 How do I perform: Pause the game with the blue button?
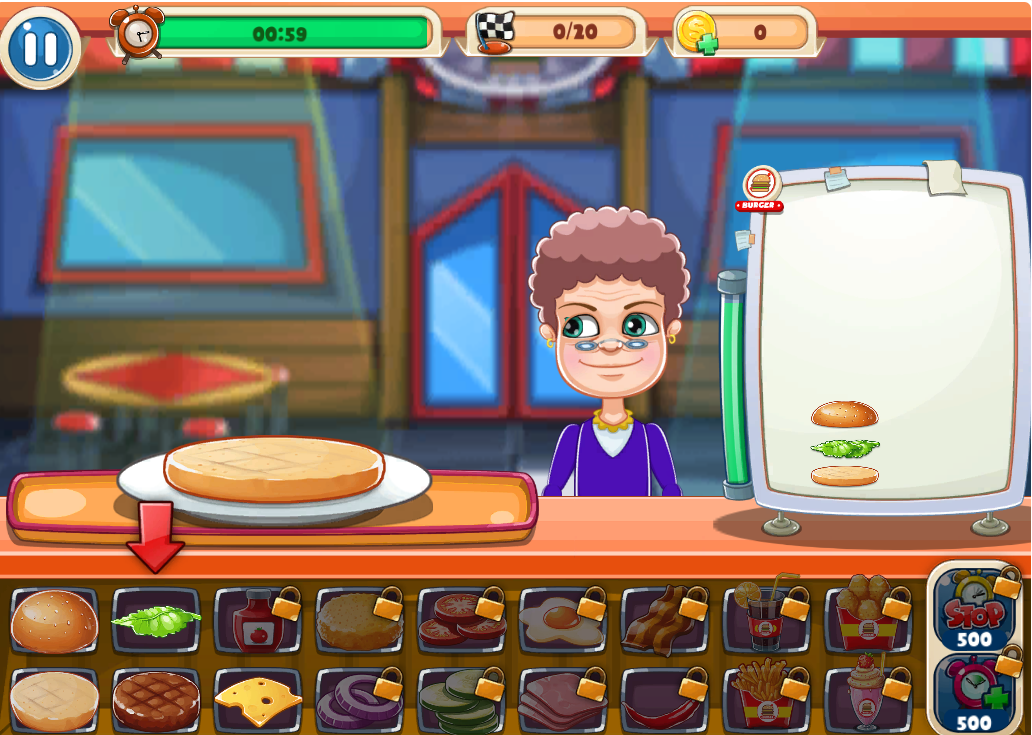40,47
